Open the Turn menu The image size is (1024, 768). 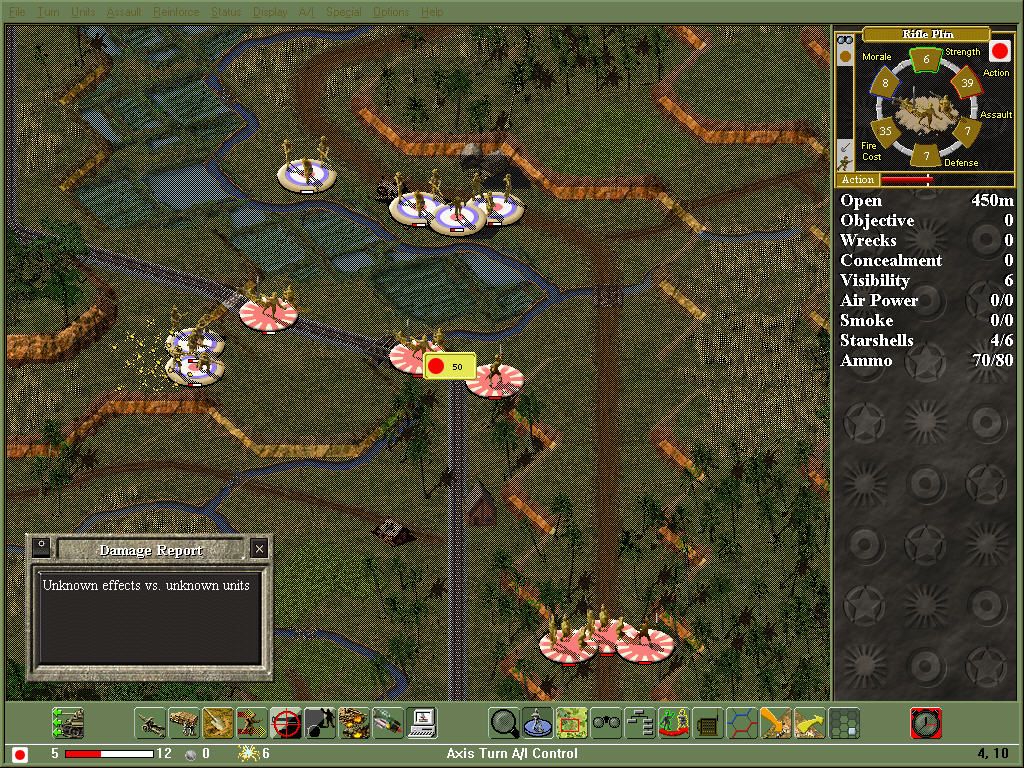[x=48, y=12]
